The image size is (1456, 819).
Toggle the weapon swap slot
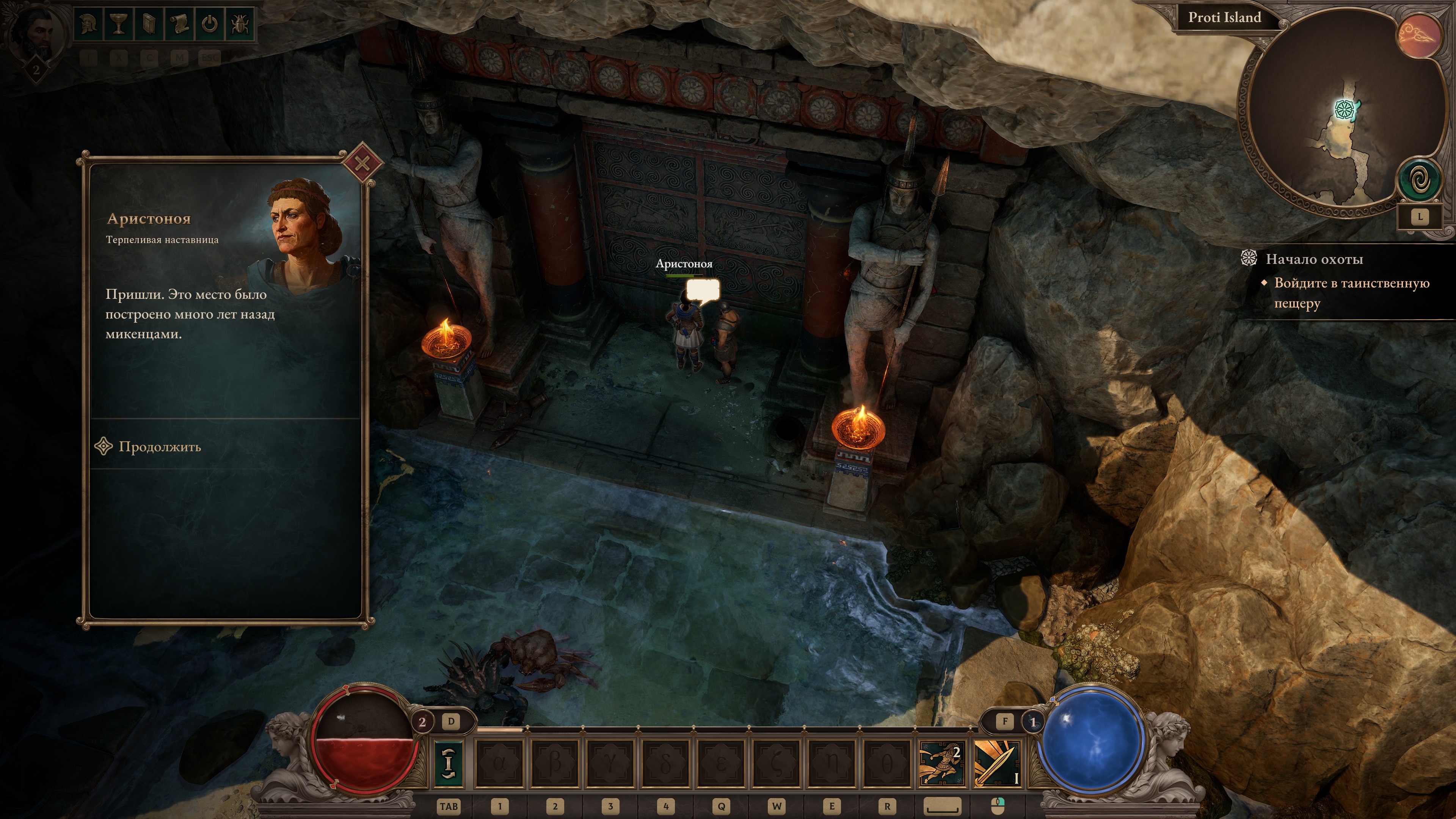pos(448,763)
